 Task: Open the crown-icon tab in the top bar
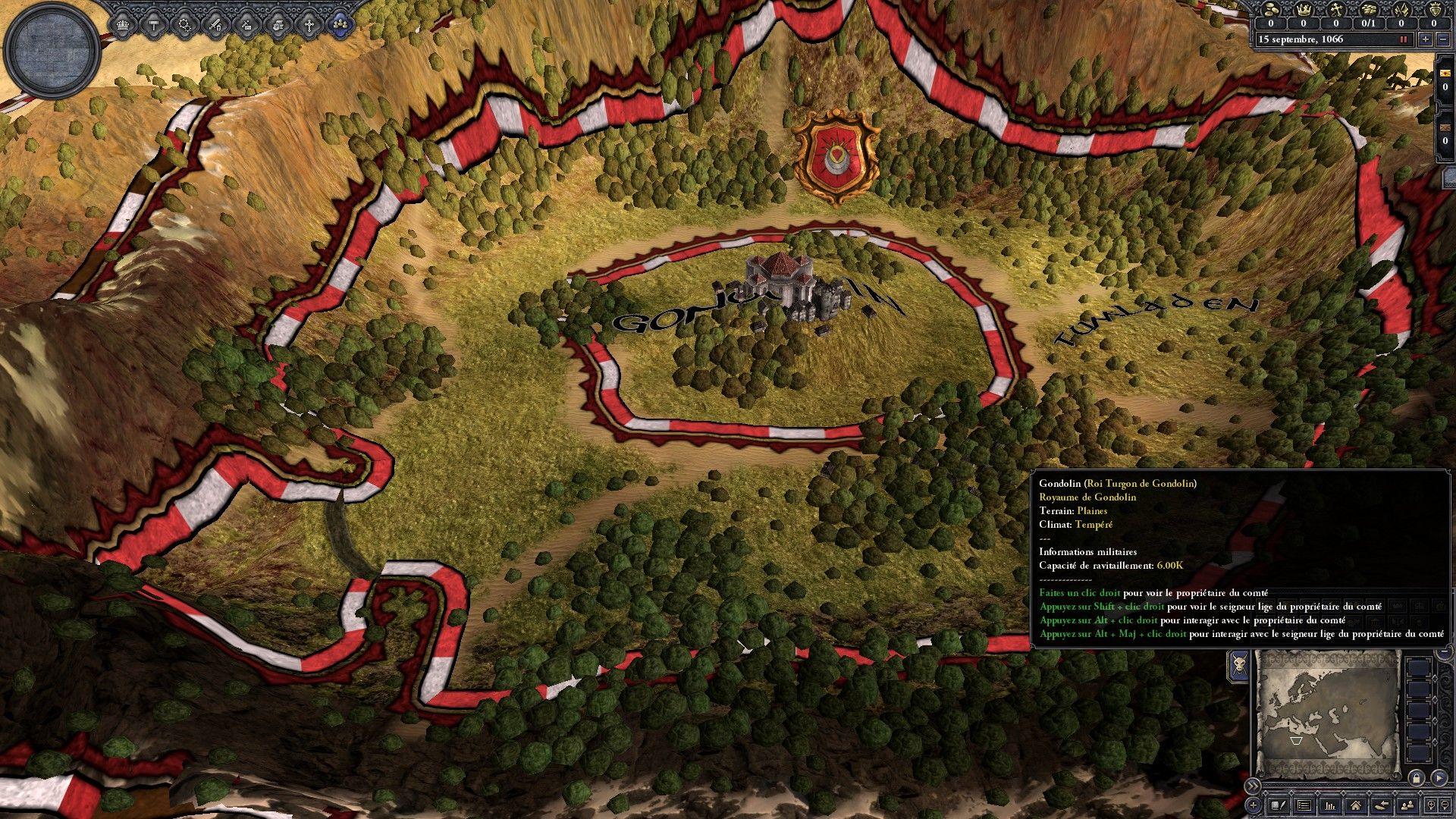point(123,24)
